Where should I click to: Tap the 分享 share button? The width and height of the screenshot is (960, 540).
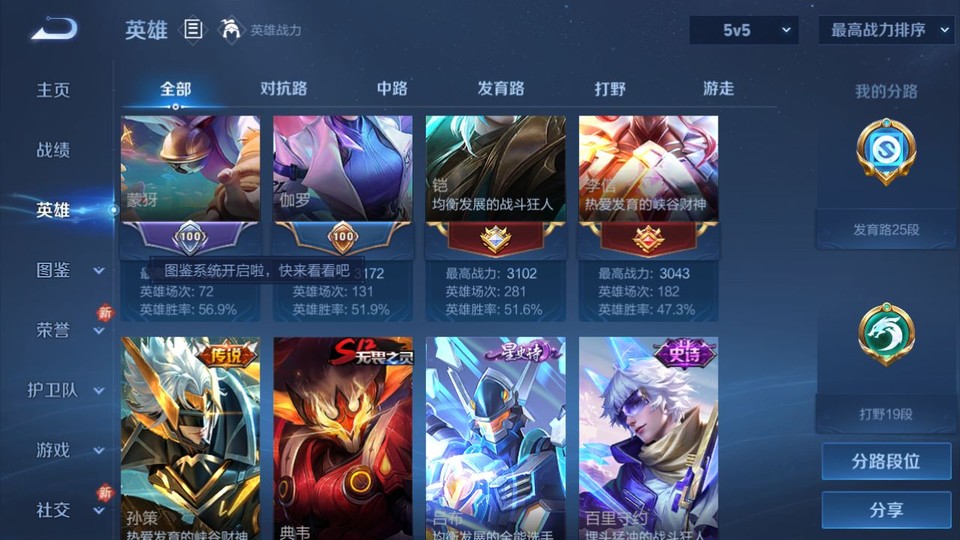pyautogui.click(x=886, y=510)
